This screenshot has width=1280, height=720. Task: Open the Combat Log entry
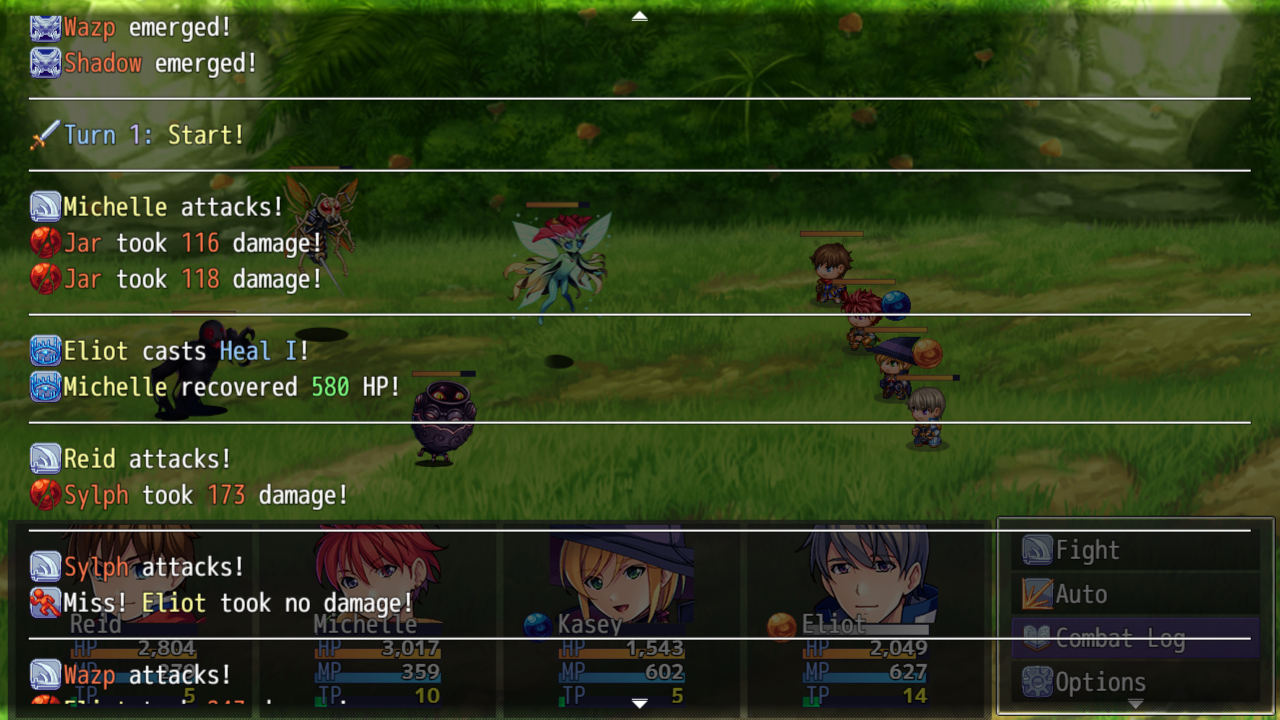coord(1135,638)
